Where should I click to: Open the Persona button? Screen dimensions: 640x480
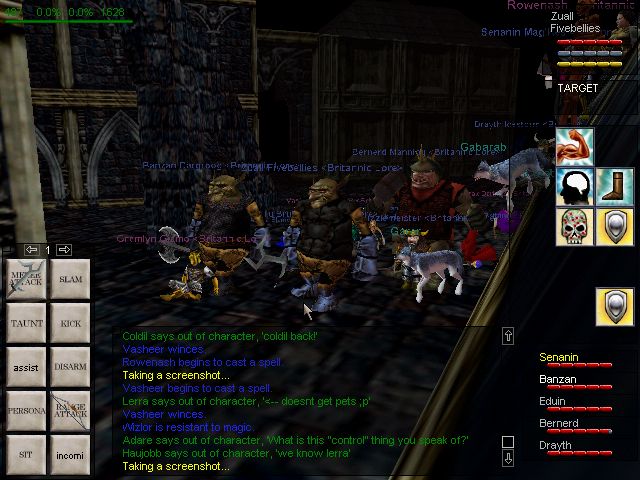click(x=27, y=411)
